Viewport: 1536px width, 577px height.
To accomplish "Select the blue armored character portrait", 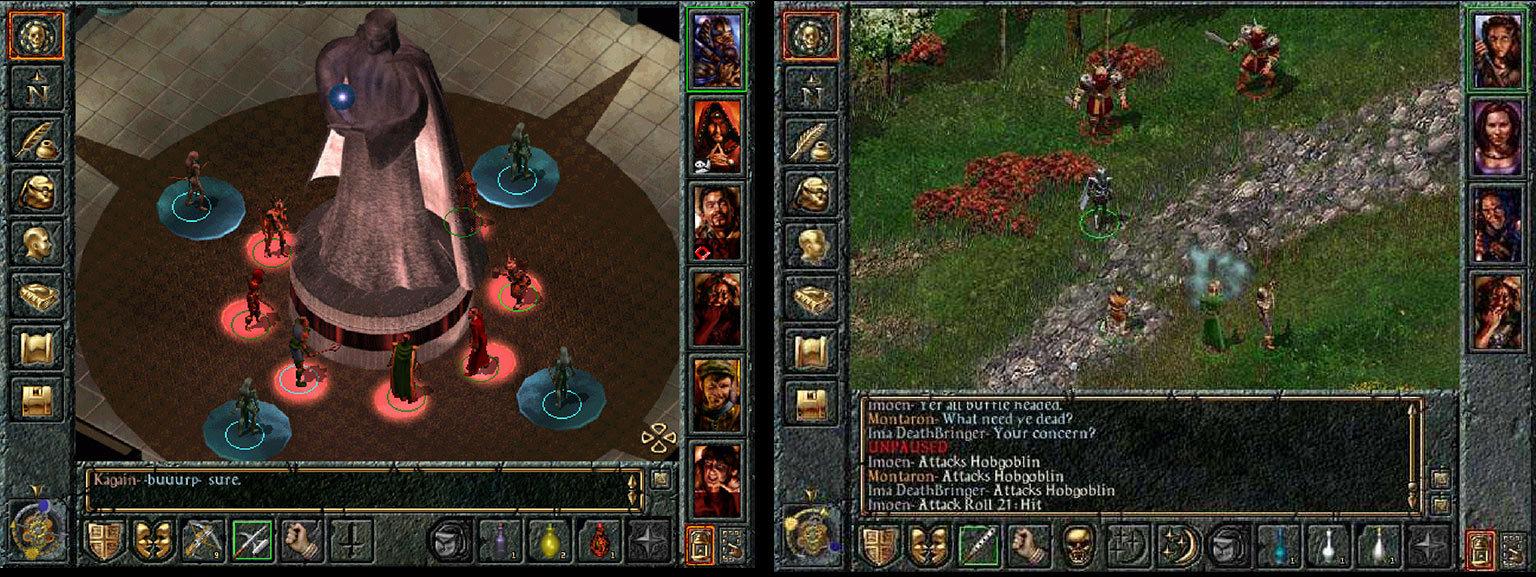I will coord(716,50).
